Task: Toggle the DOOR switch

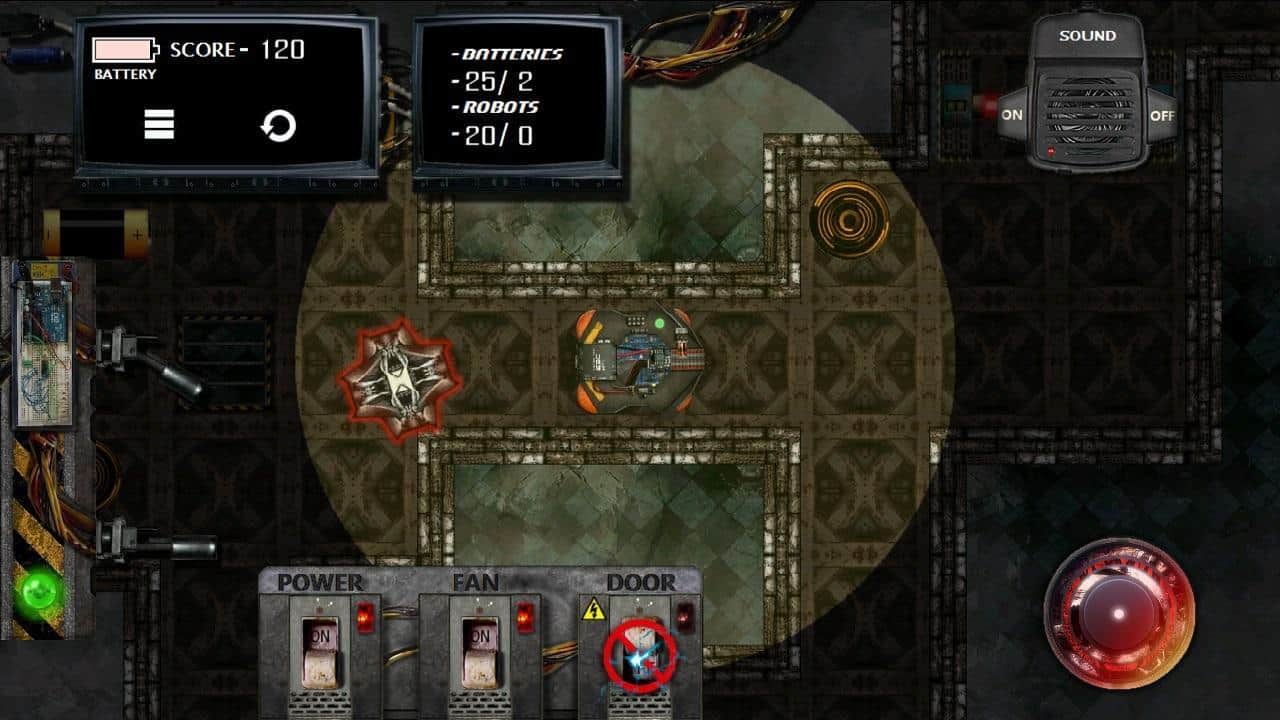Action: (x=640, y=653)
